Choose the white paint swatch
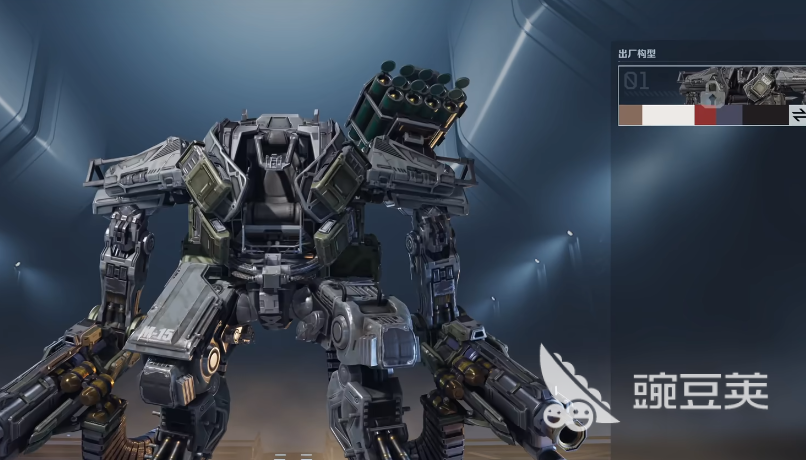The height and width of the screenshot is (460, 806). [x=668, y=116]
